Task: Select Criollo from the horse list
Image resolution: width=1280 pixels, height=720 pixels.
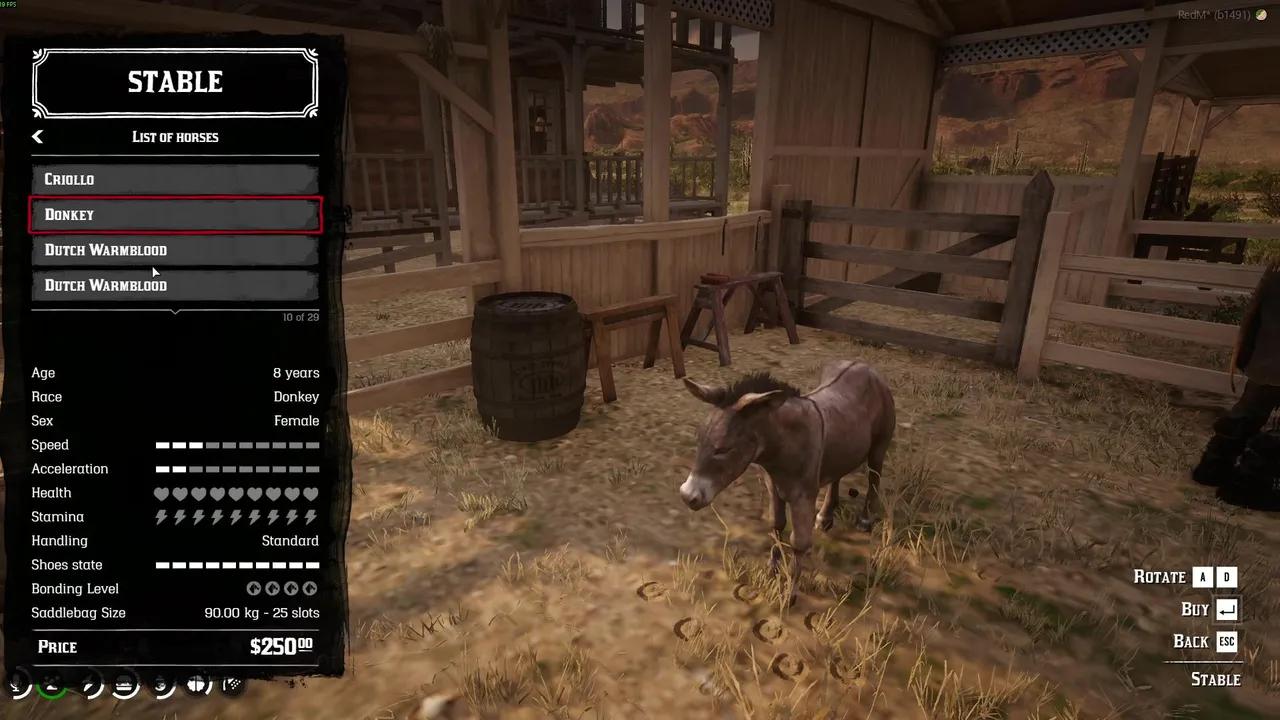Action: (x=175, y=179)
